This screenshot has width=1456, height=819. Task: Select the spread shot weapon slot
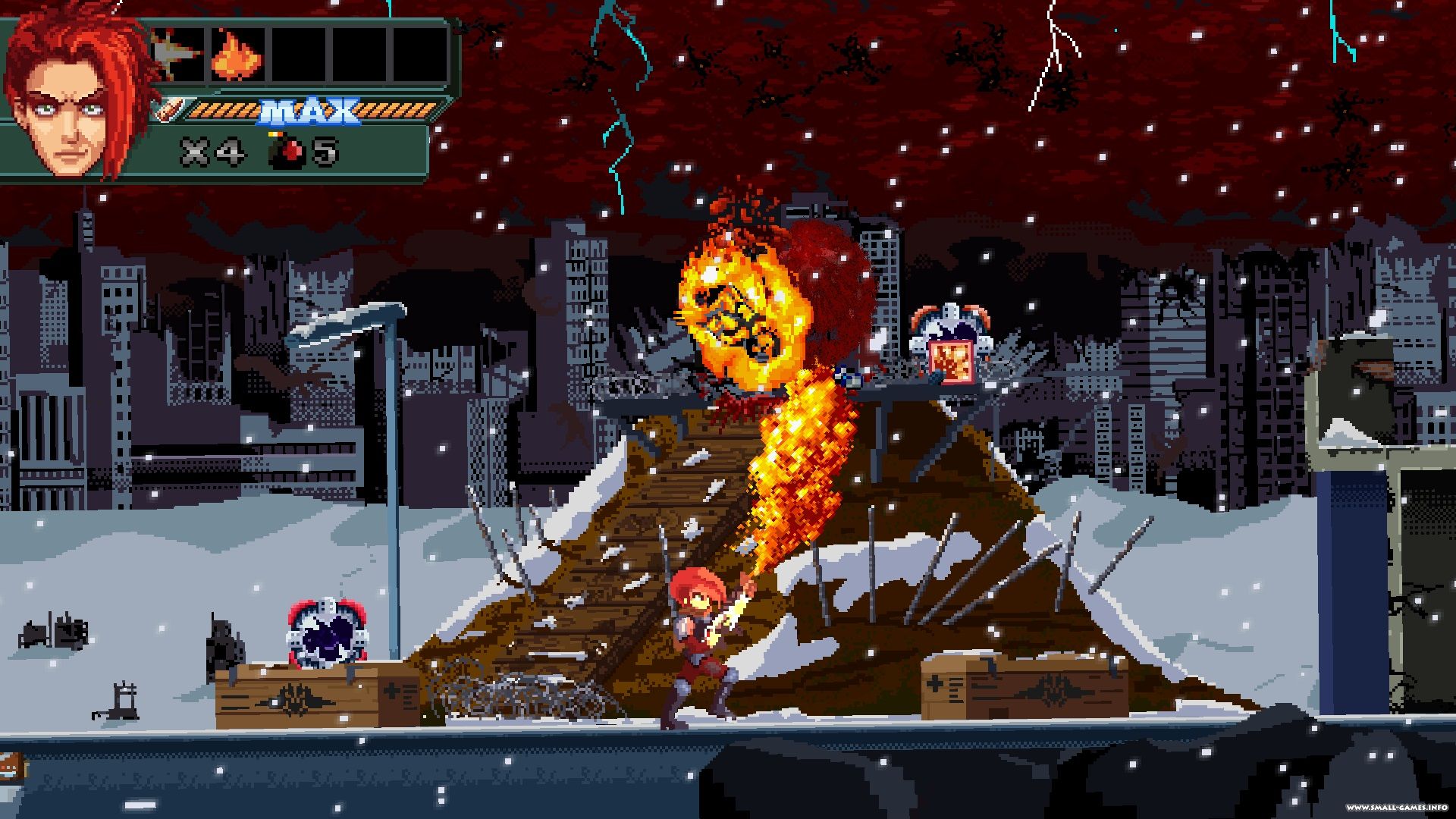(178, 55)
